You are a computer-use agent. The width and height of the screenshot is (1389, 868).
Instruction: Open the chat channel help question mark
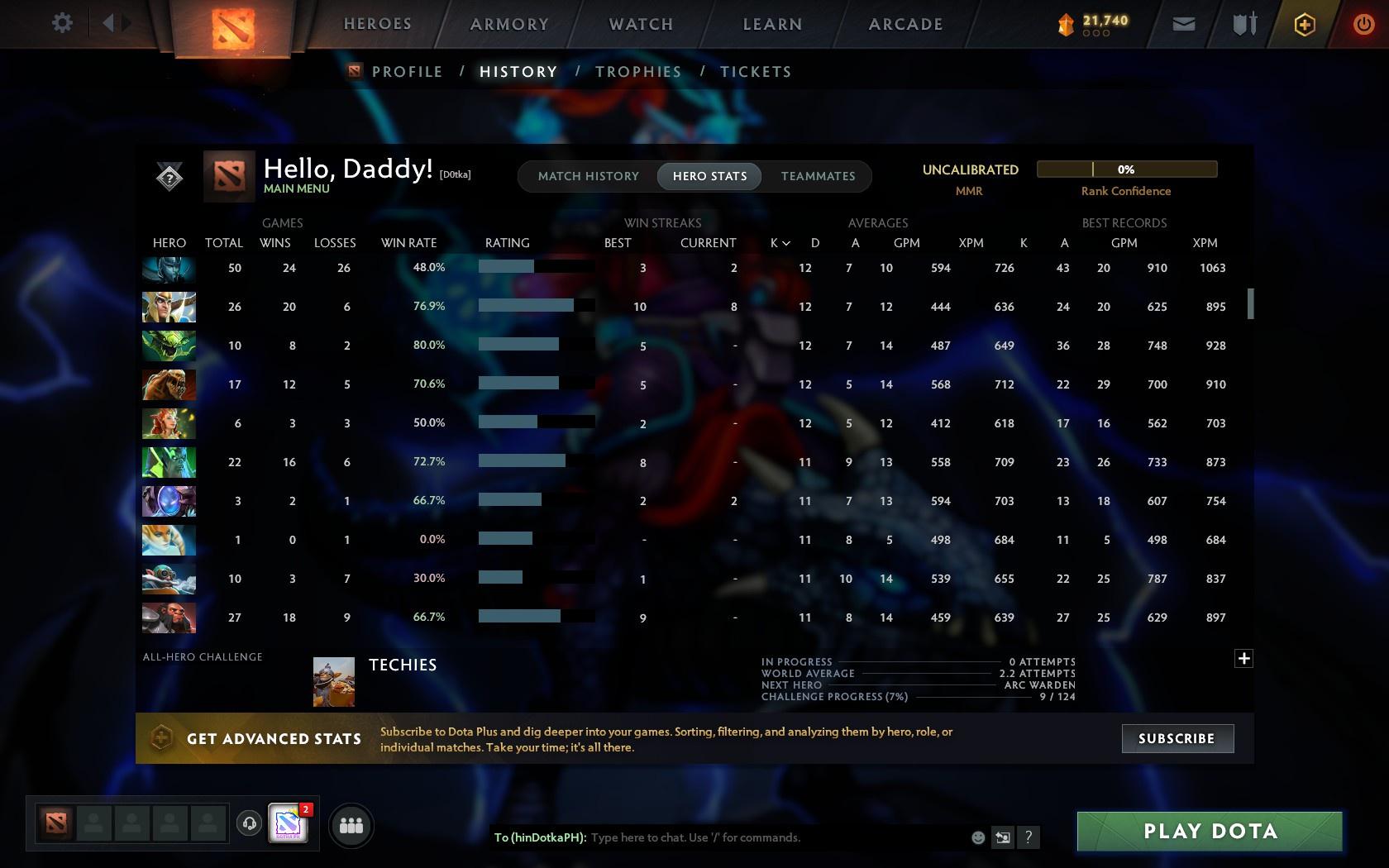pyautogui.click(x=1028, y=837)
